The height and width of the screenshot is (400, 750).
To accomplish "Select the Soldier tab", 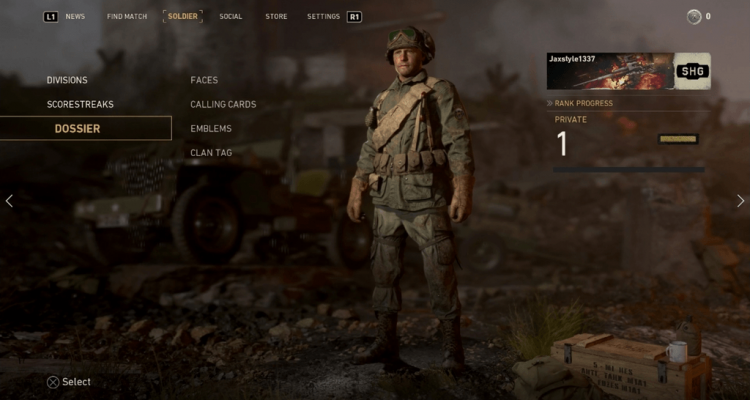I will pos(182,16).
